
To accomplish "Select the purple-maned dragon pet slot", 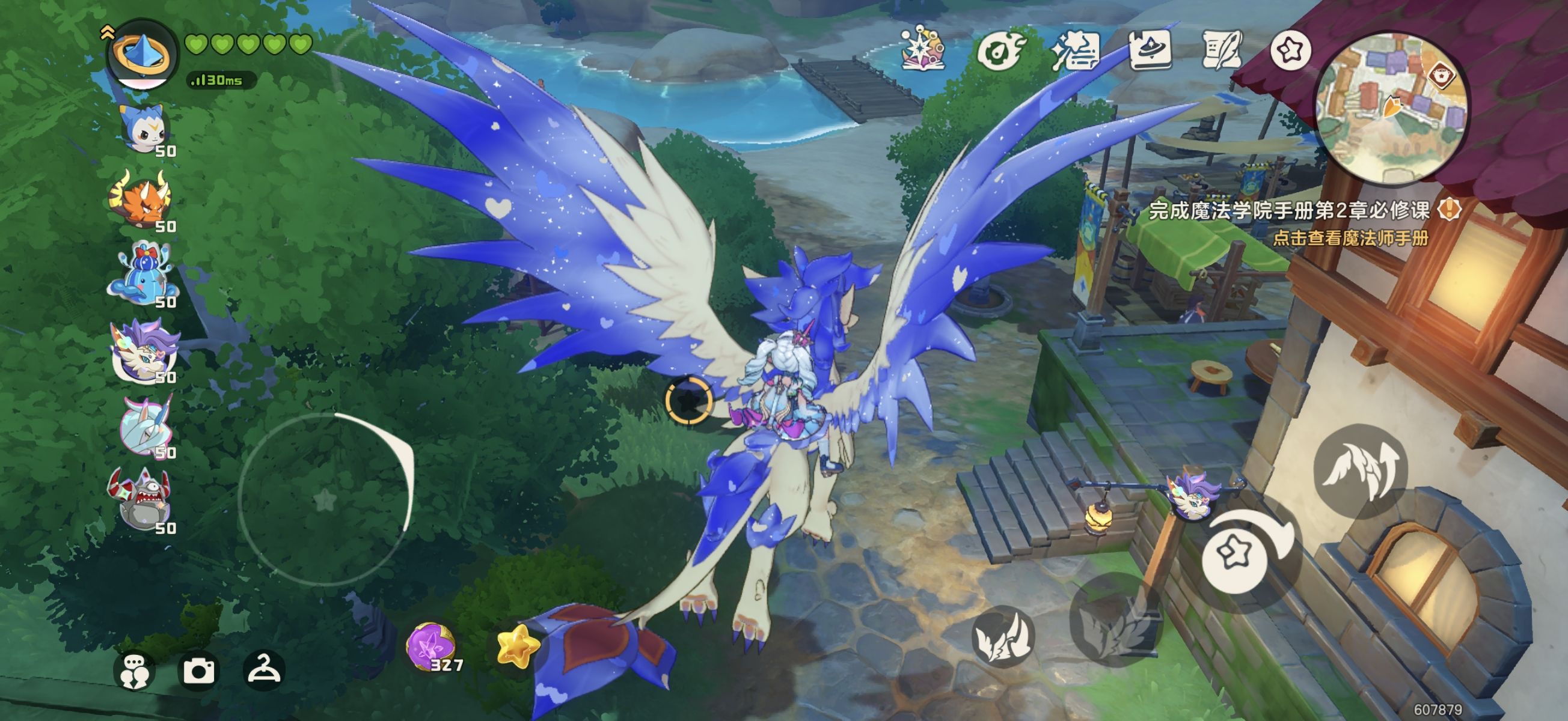I will [x=144, y=351].
